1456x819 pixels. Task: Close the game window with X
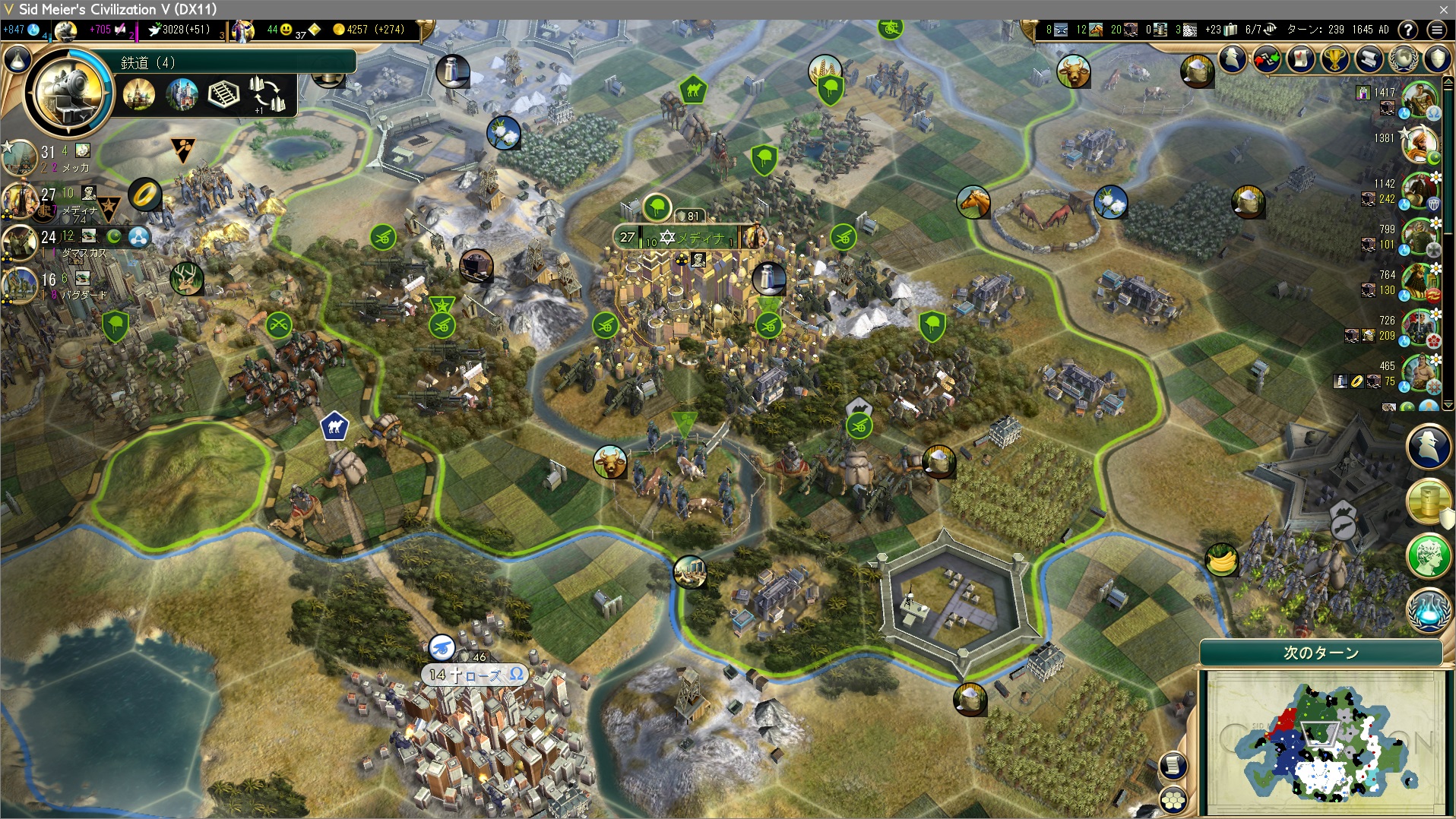click(1443, 9)
